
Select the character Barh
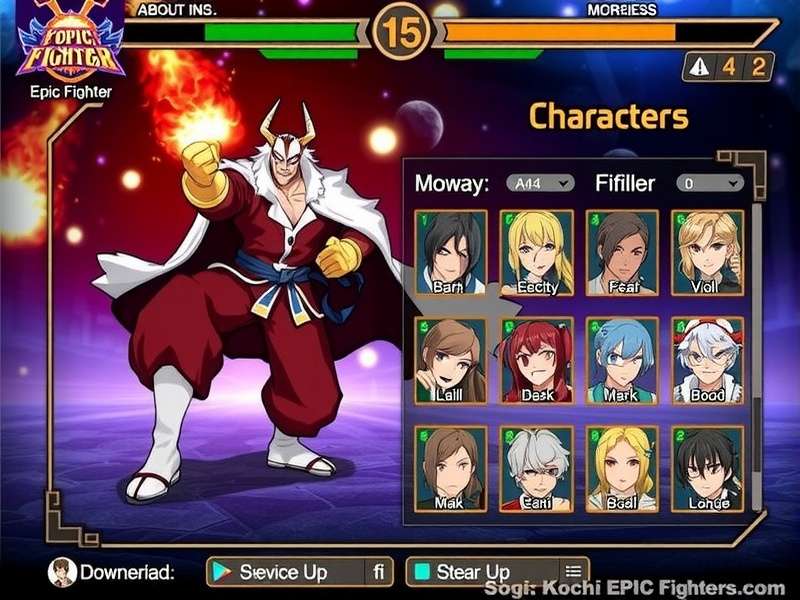pyautogui.click(x=450, y=253)
